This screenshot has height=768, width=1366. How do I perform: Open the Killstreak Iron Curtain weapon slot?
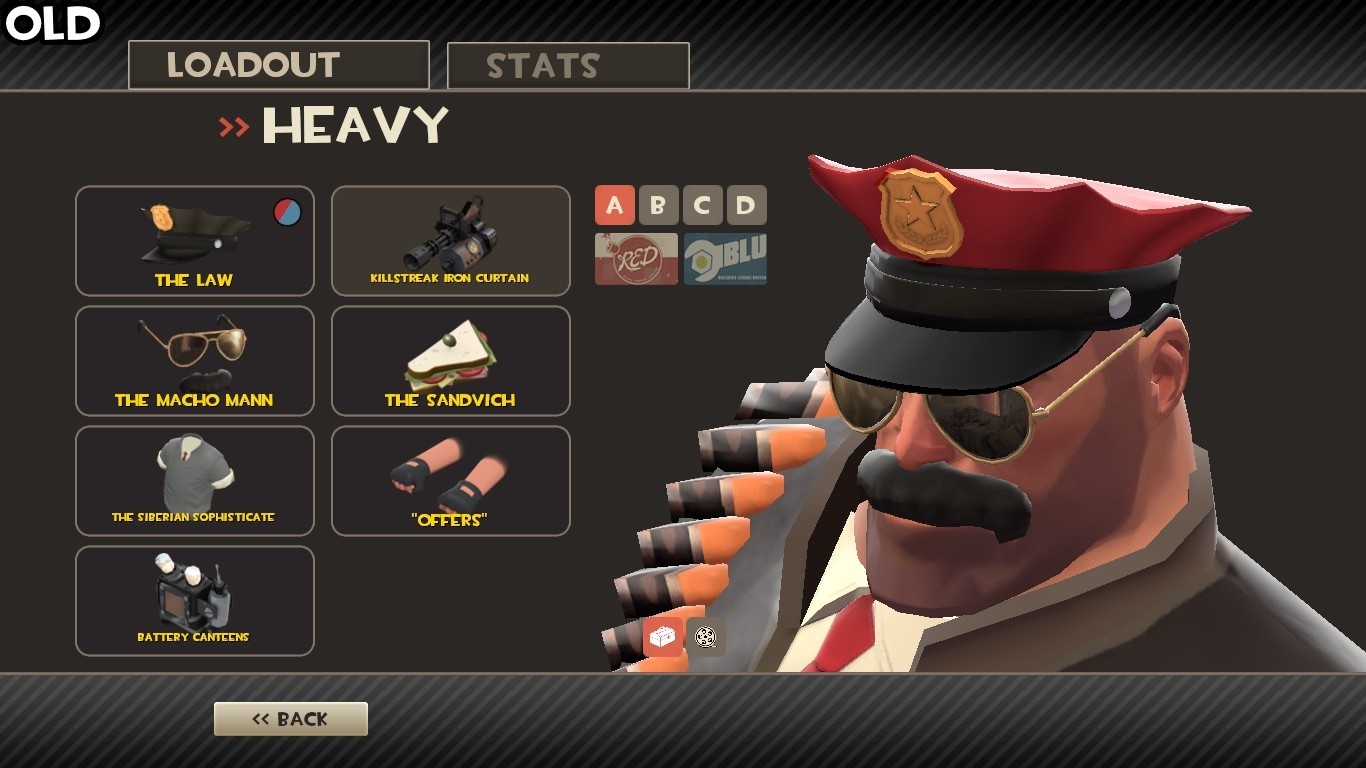(450, 240)
